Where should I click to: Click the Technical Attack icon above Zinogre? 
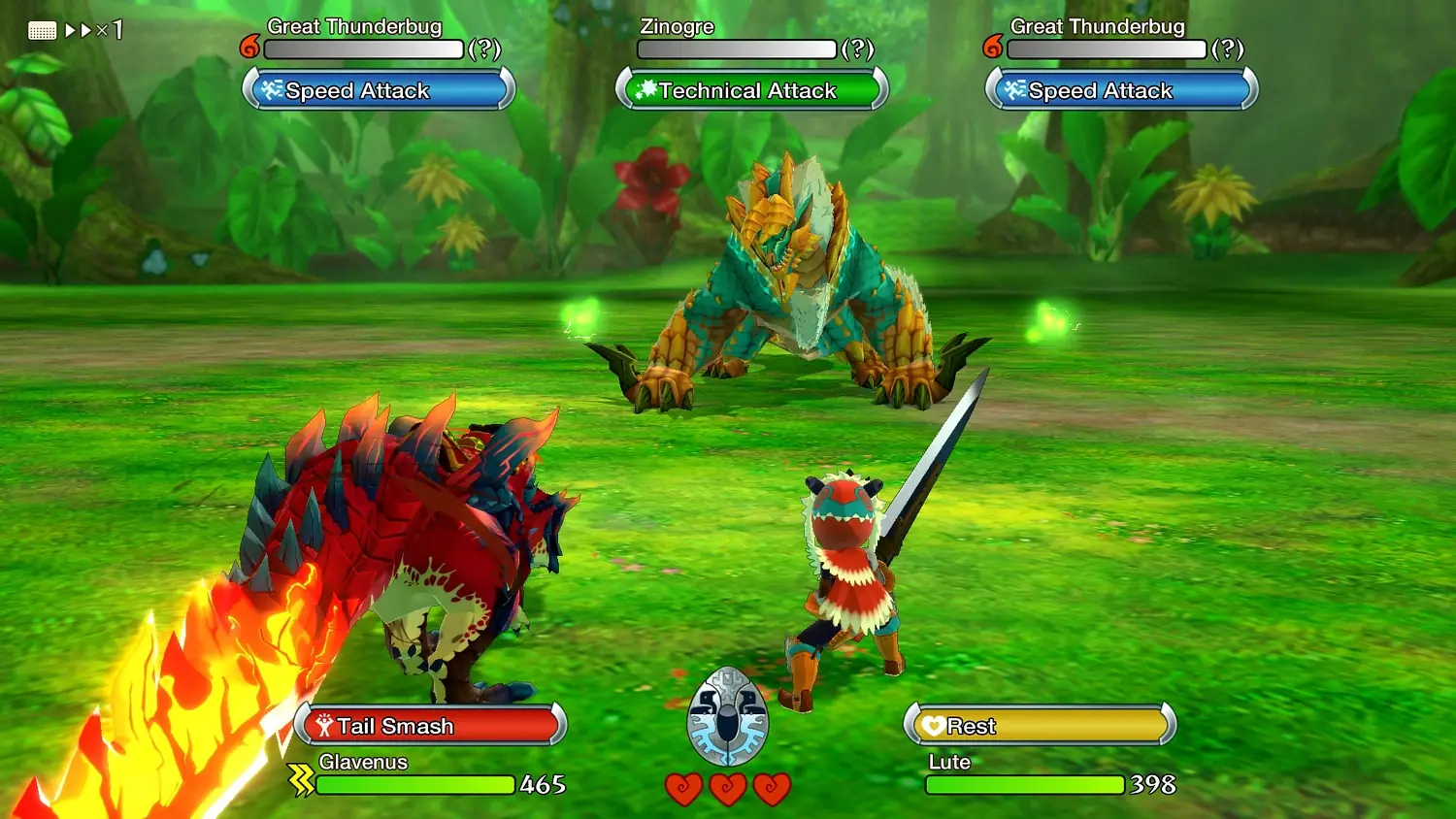pos(646,90)
